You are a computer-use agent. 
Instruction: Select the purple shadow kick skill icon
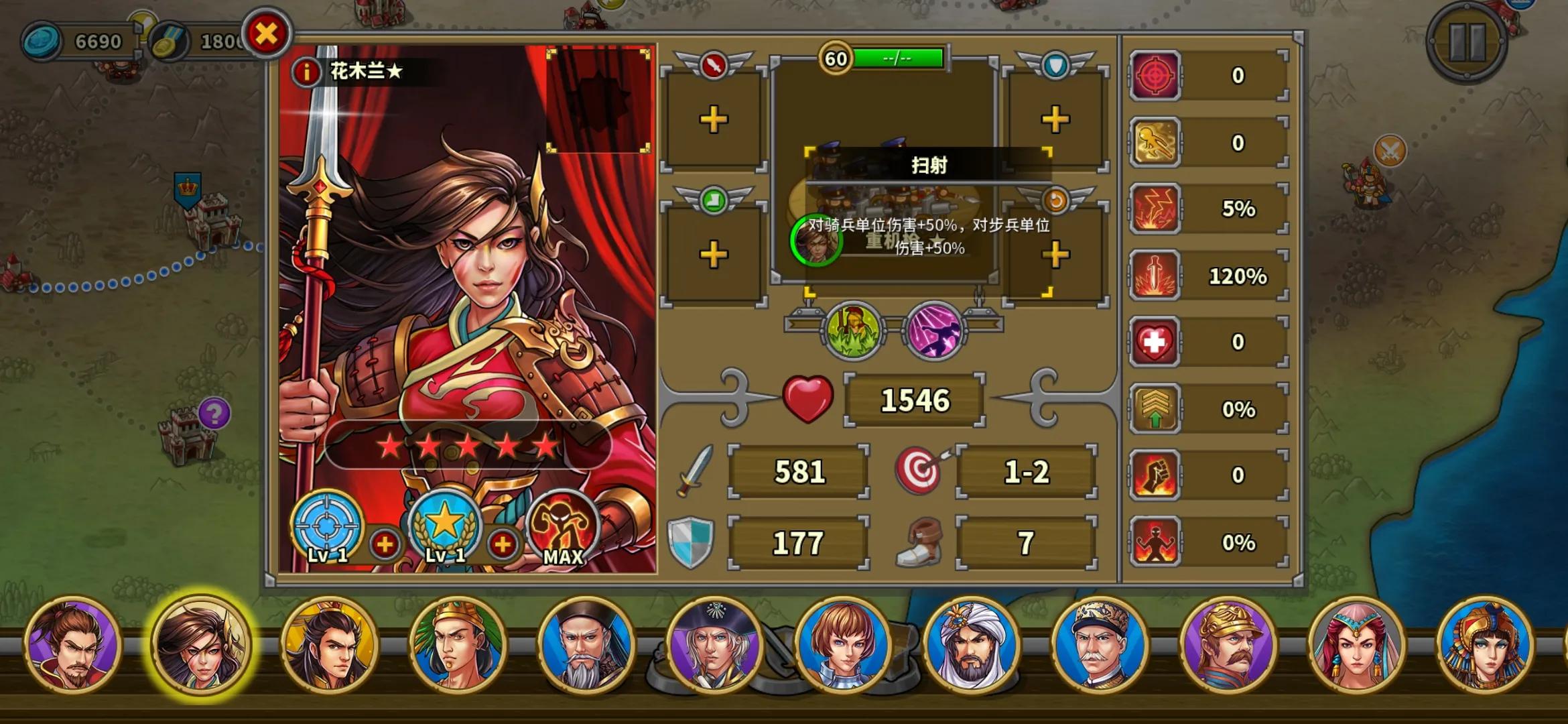[935, 330]
